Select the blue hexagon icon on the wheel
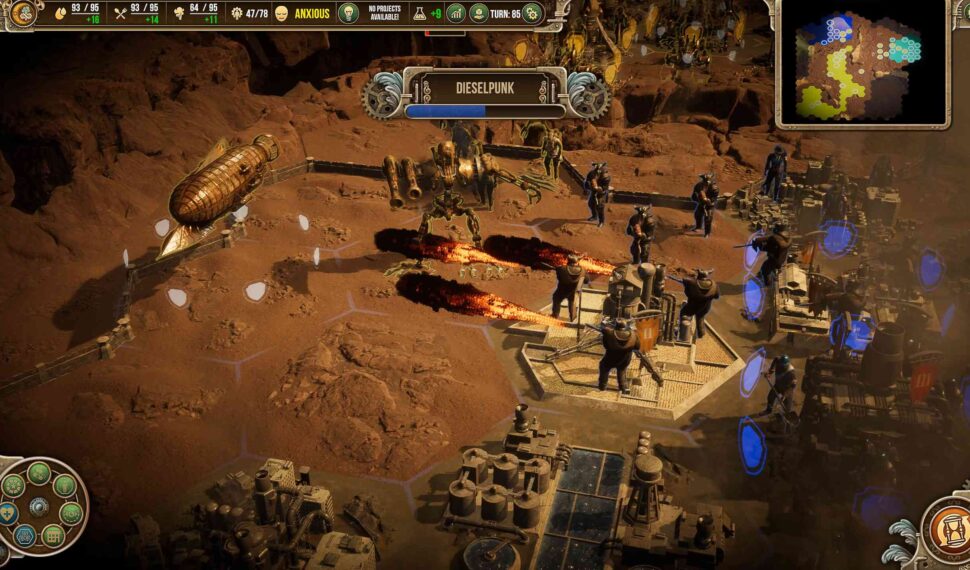The width and height of the screenshot is (970, 570). tap(26, 535)
